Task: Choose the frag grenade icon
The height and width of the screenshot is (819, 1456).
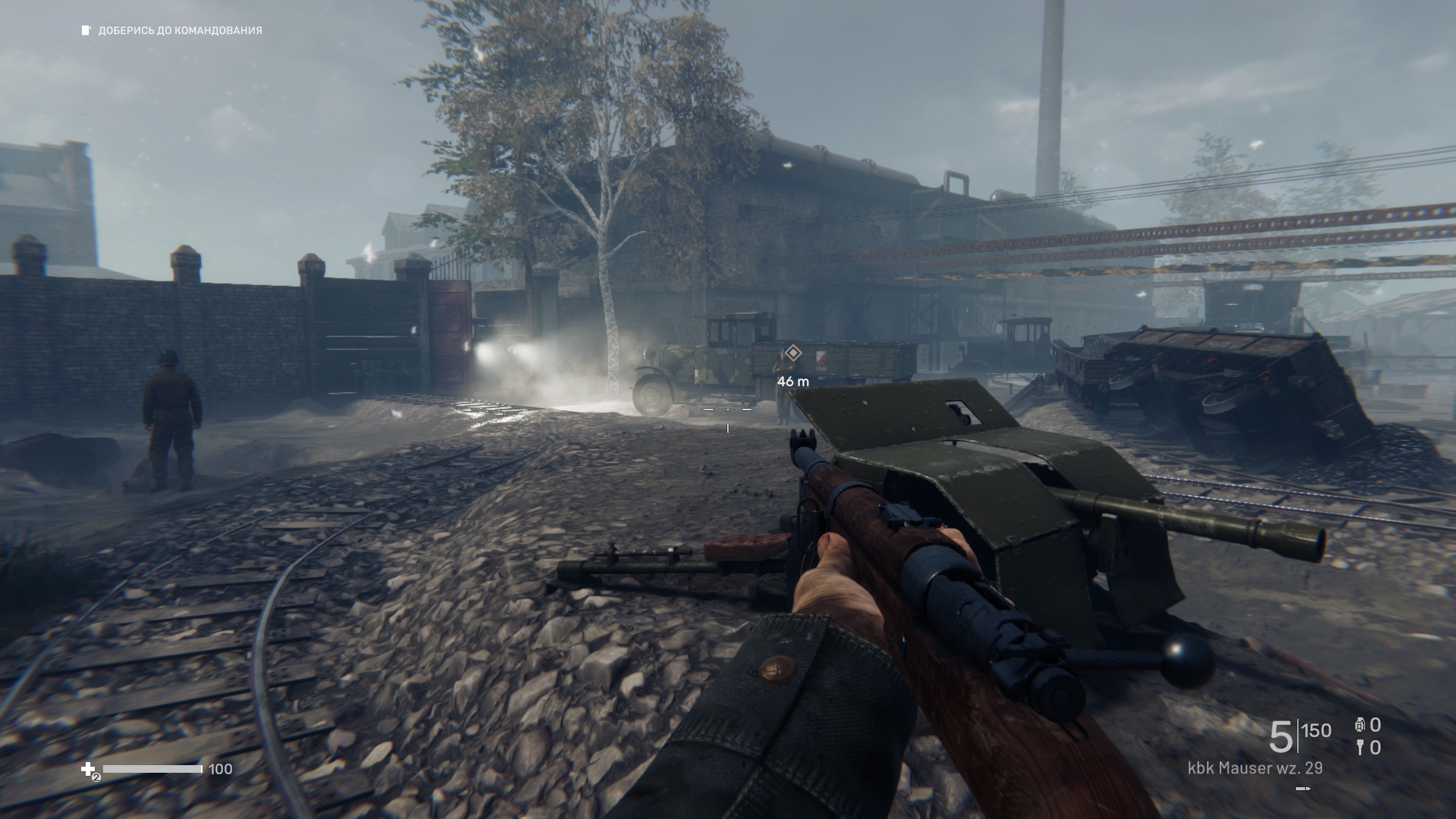Action: 1360,726
